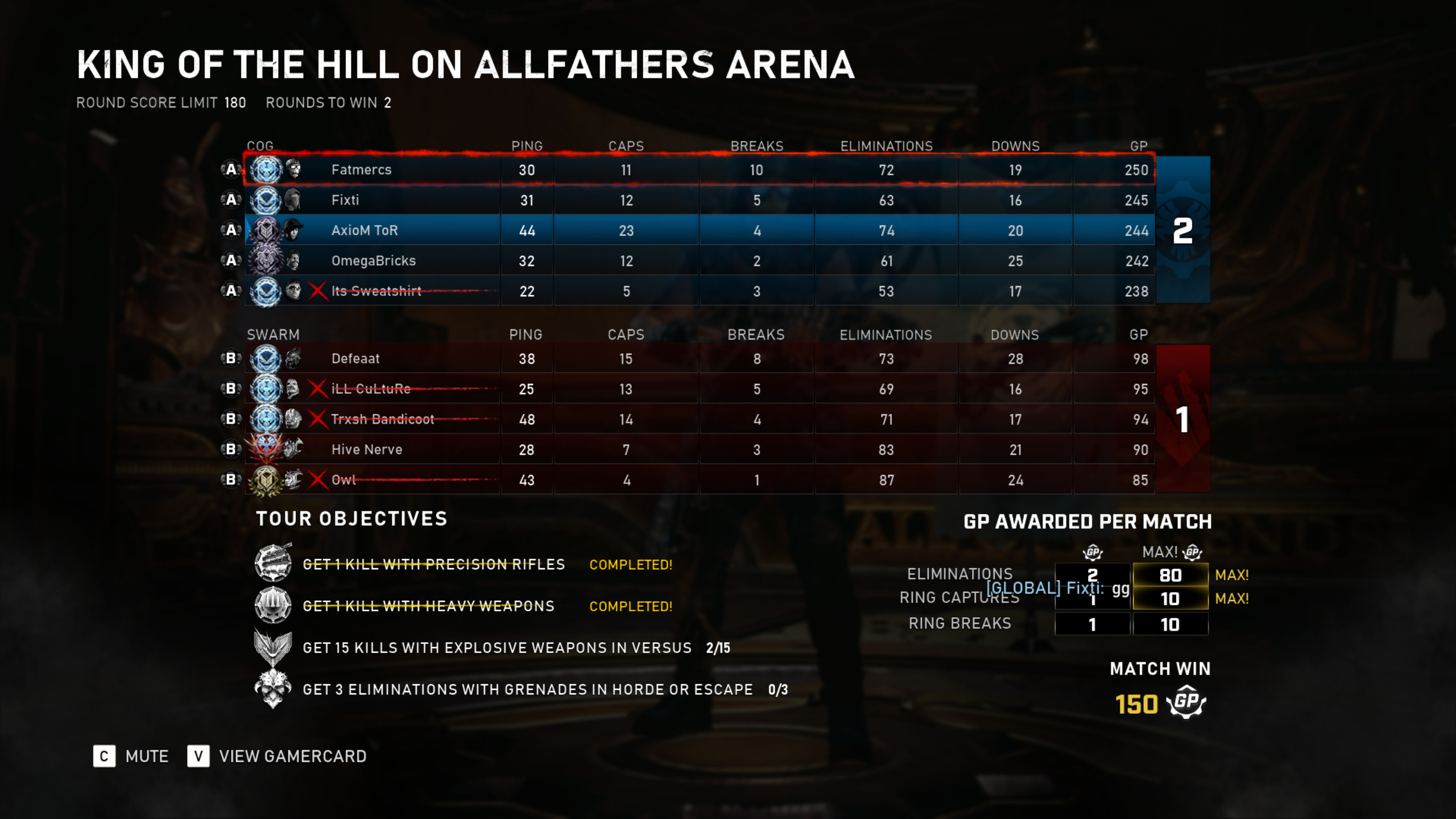The height and width of the screenshot is (819, 1456).
Task: Select the grenades in Horde objective
Action: pyautogui.click(x=527, y=689)
